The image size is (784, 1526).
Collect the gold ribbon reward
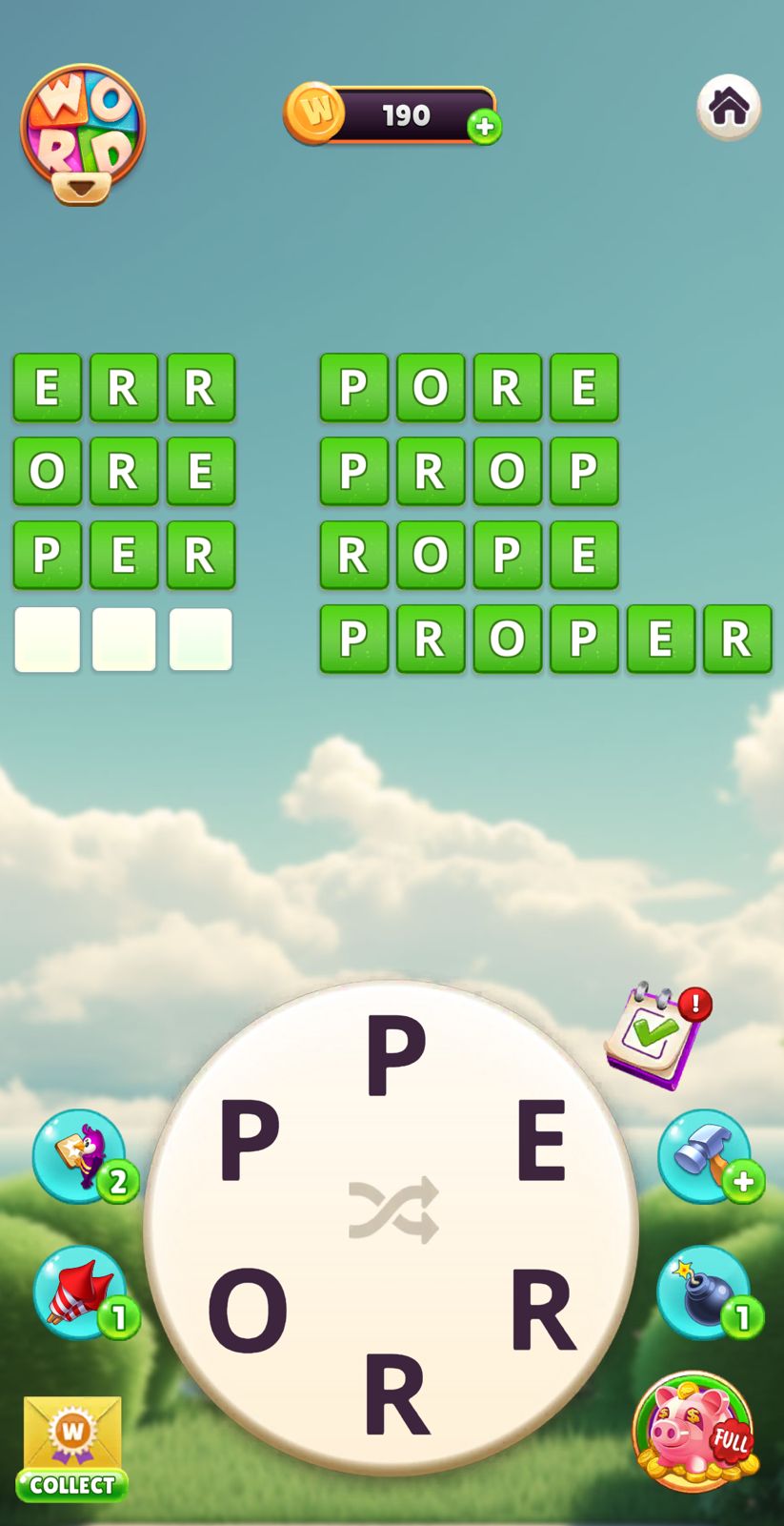[x=72, y=1449]
